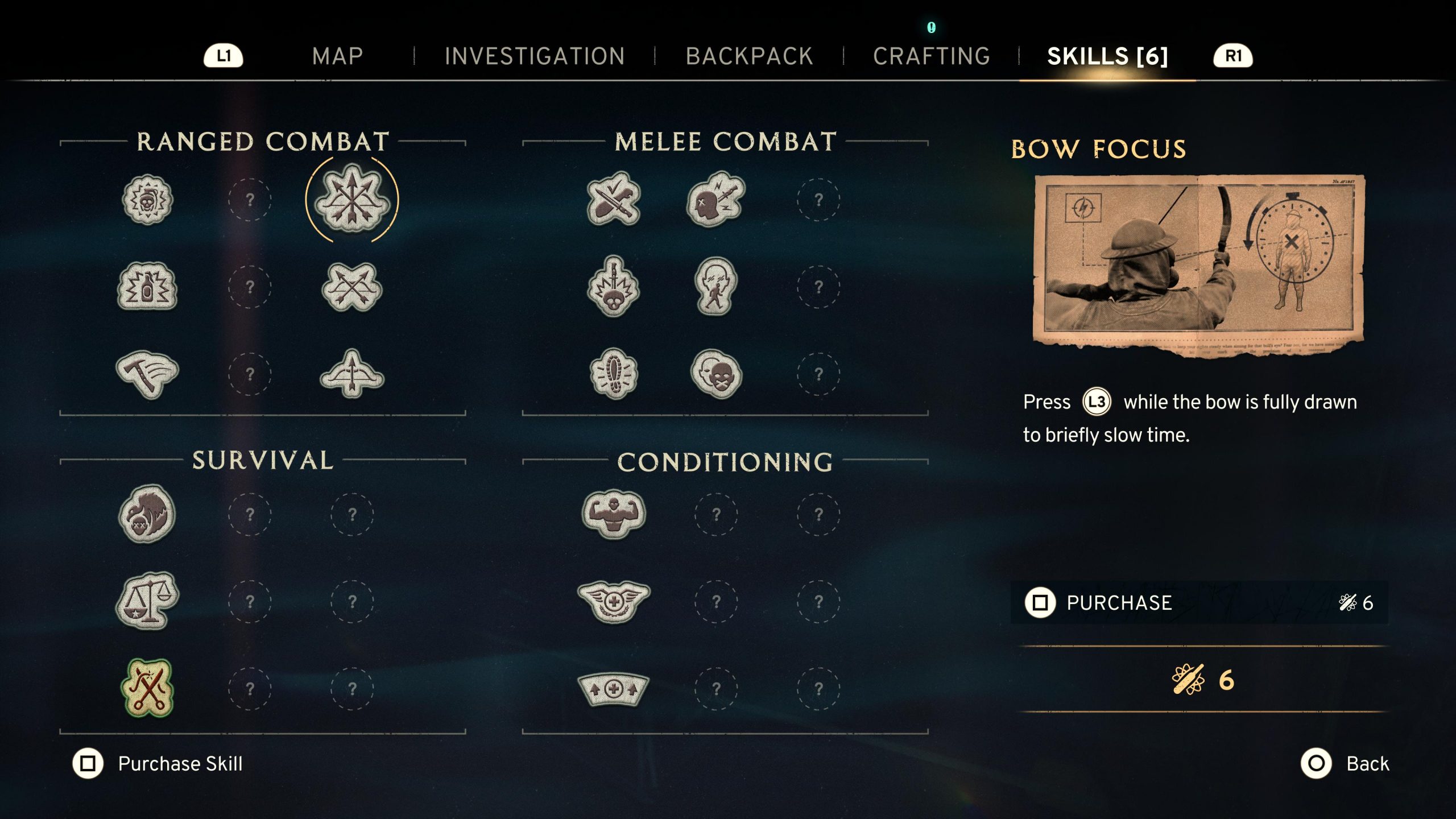Switch to the Crafting tab
1456x819 pixels.
click(932, 56)
